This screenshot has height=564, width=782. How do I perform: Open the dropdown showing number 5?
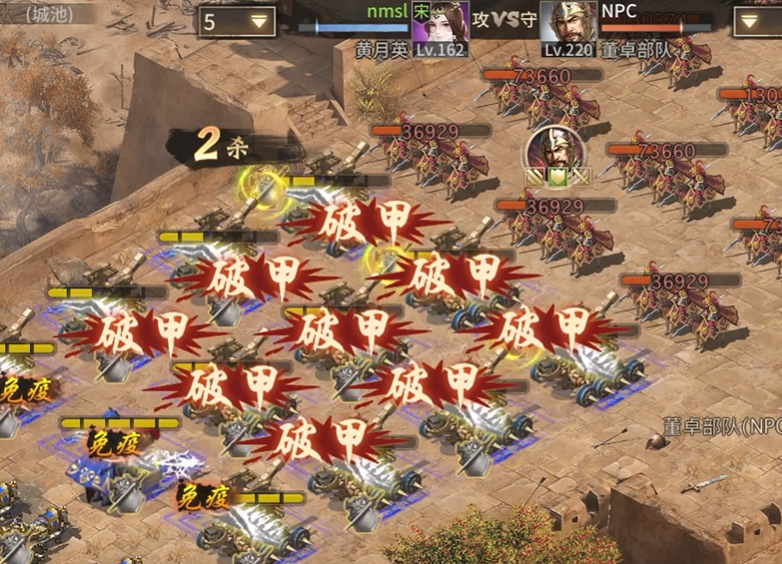click(238, 21)
